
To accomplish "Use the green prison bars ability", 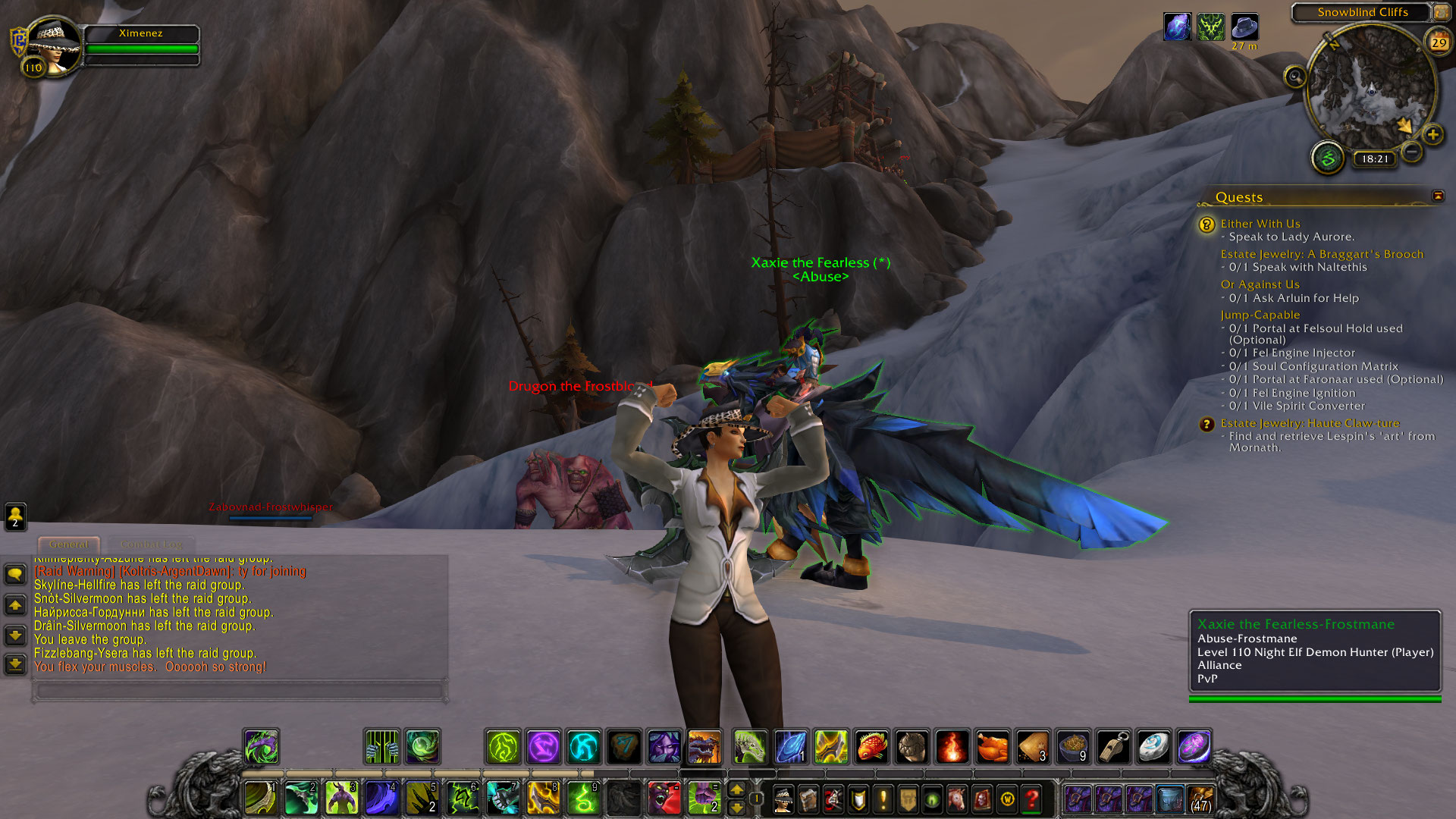I will click(382, 747).
